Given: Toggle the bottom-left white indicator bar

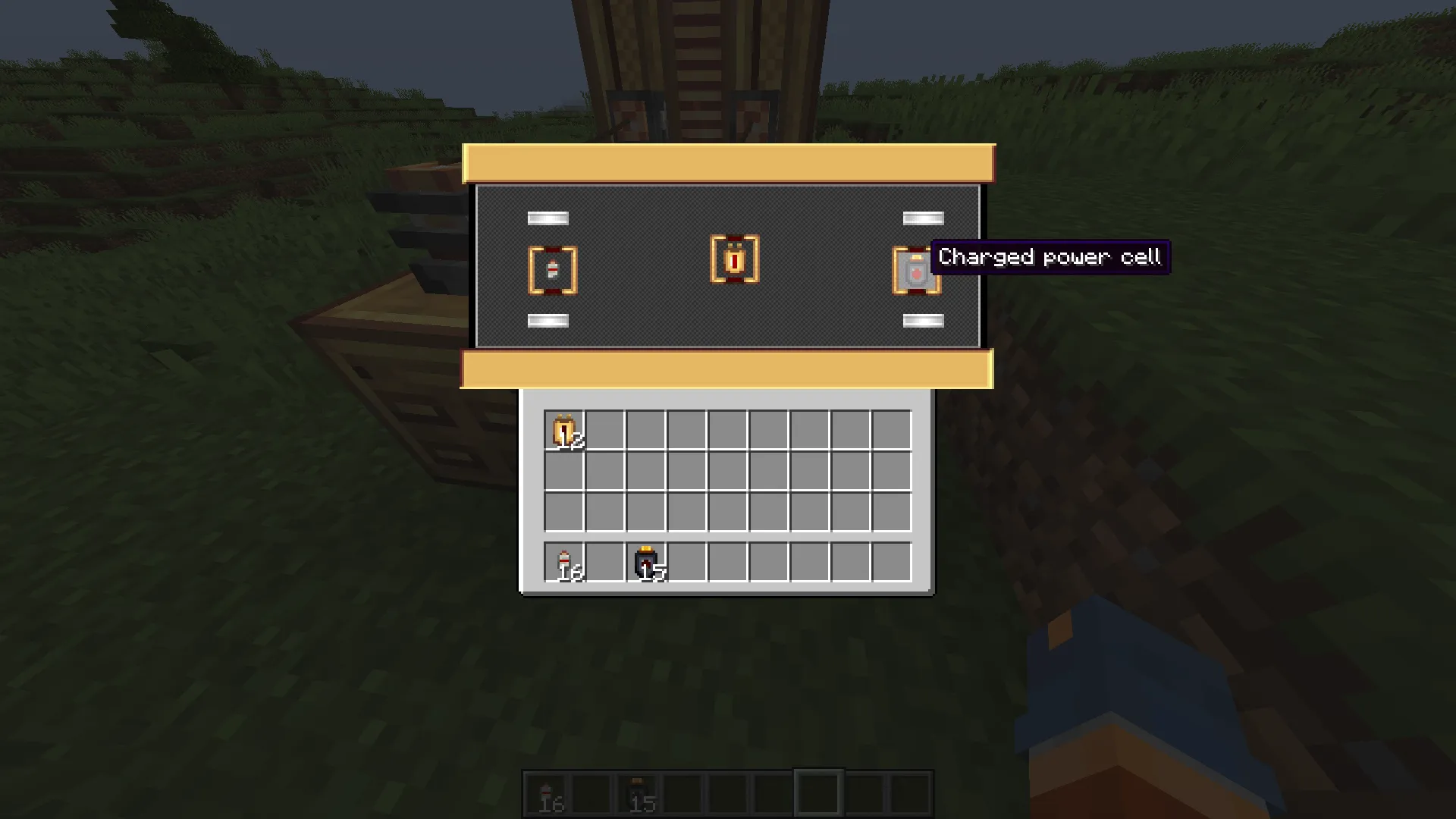Looking at the screenshot, I should 547,320.
